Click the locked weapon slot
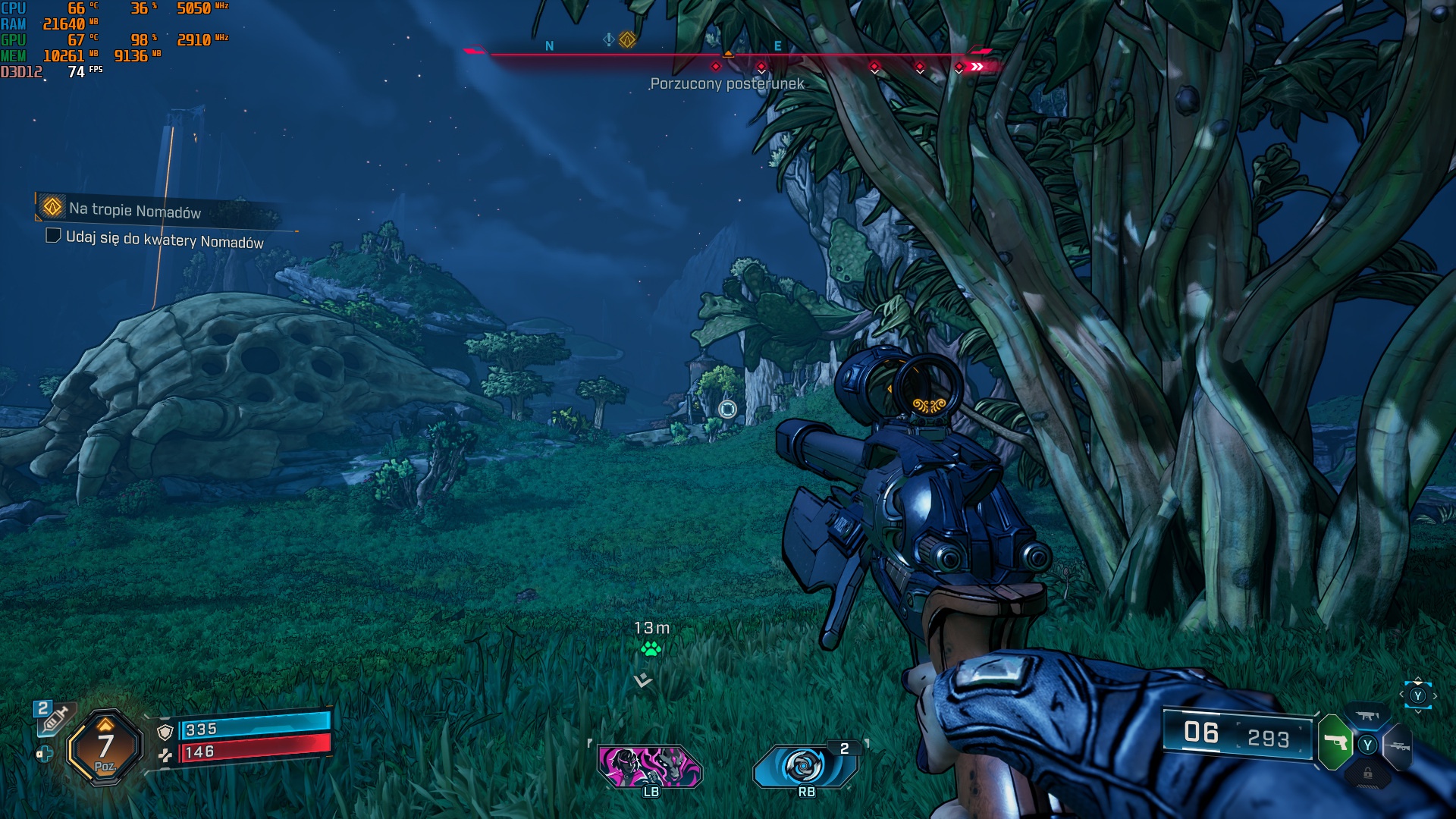1456x819 pixels. [1367, 774]
